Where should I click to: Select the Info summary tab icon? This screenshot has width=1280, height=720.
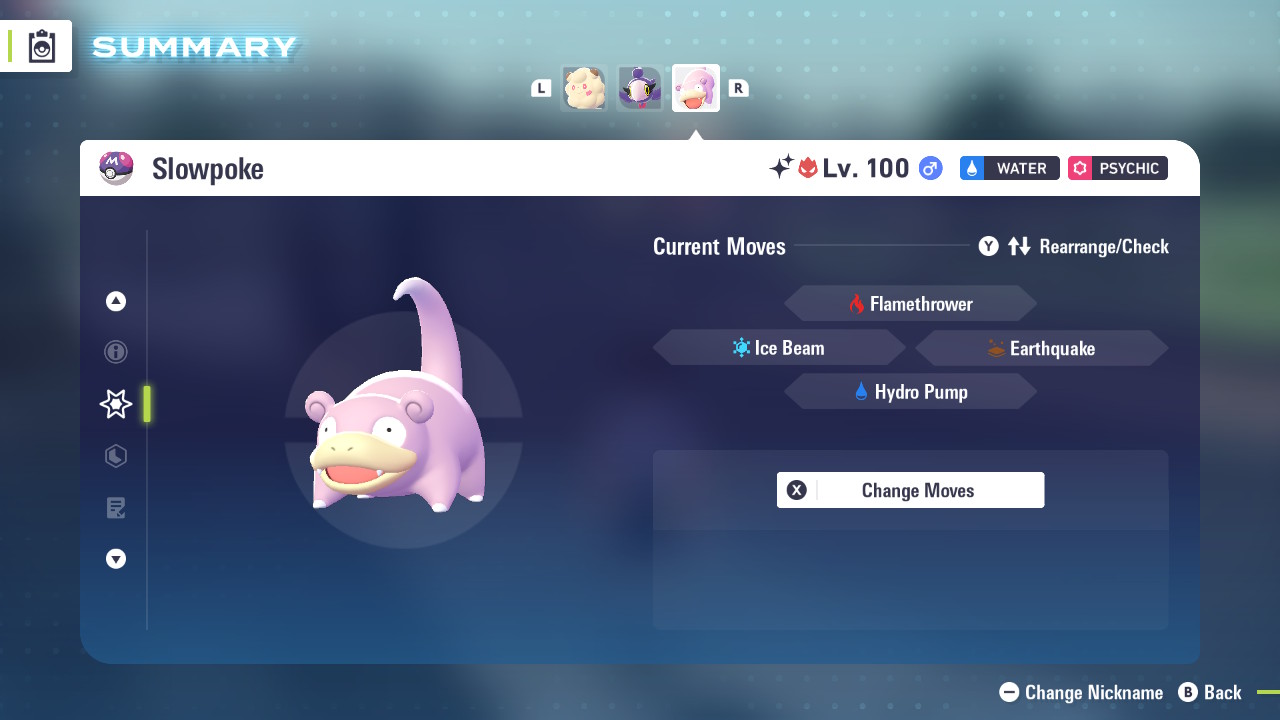(x=115, y=352)
